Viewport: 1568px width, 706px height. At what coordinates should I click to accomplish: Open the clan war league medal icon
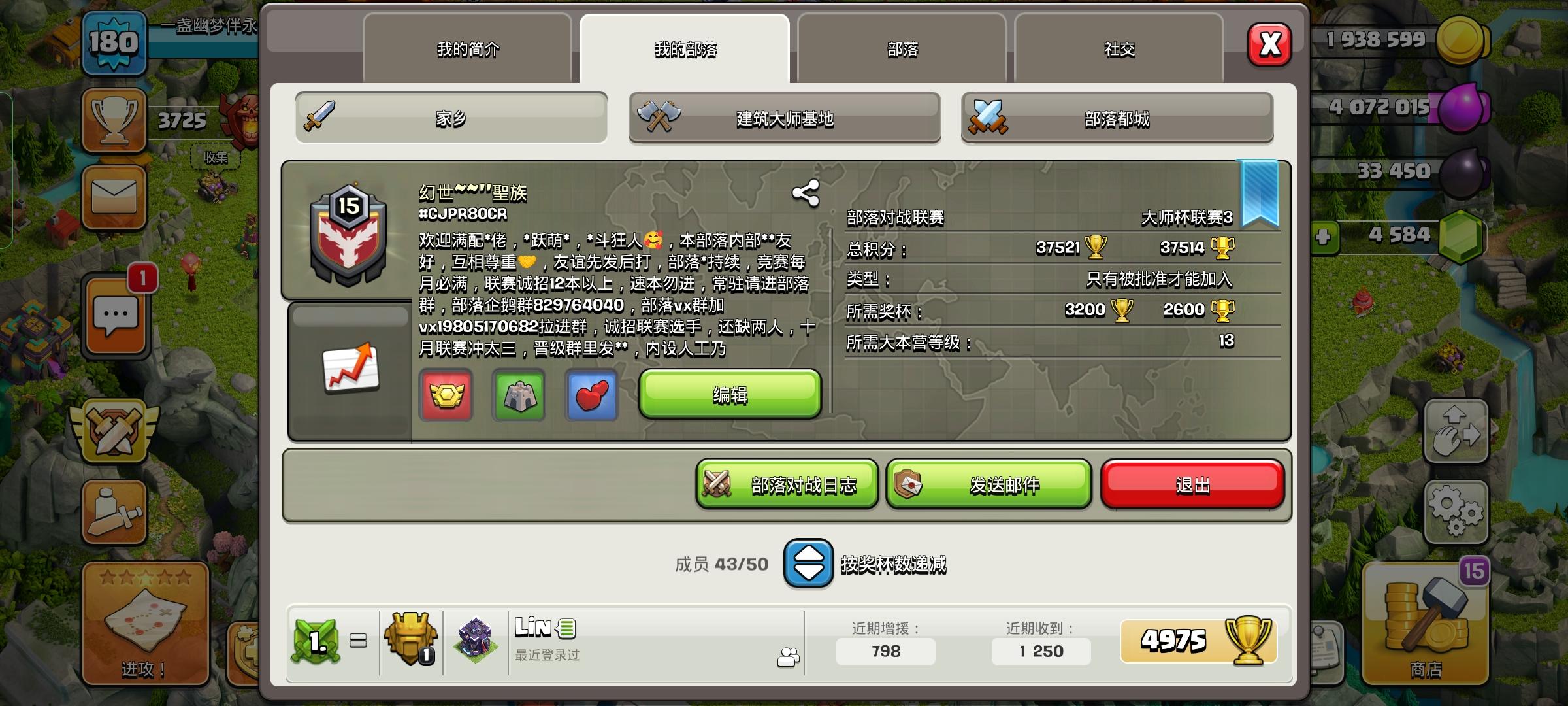click(x=446, y=396)
